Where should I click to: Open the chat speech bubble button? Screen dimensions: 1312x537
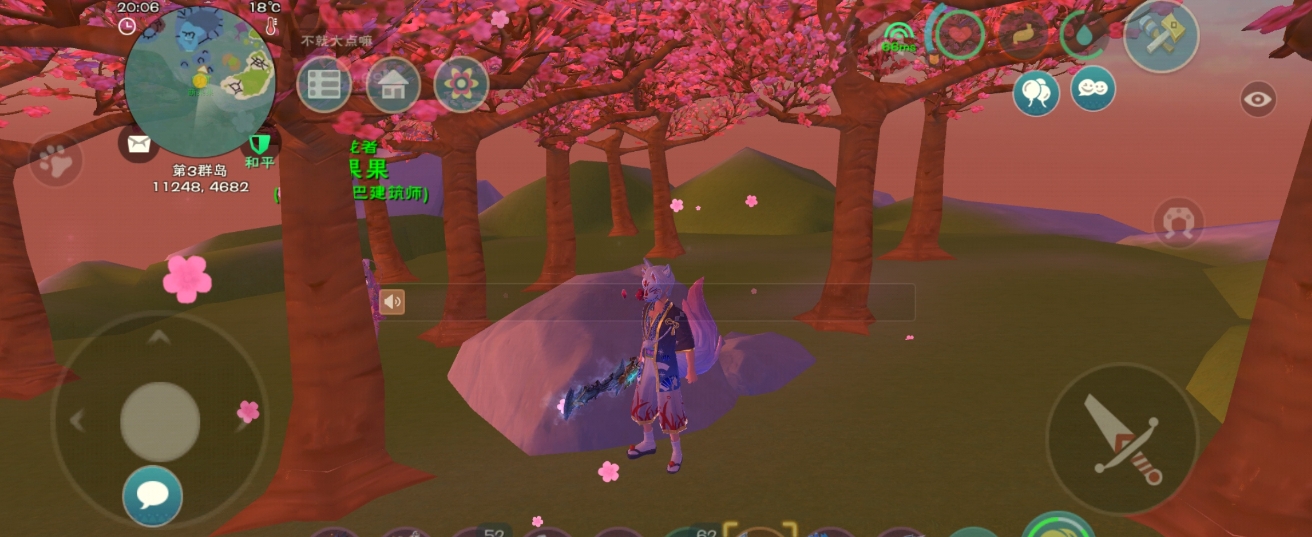pos(153,495)
